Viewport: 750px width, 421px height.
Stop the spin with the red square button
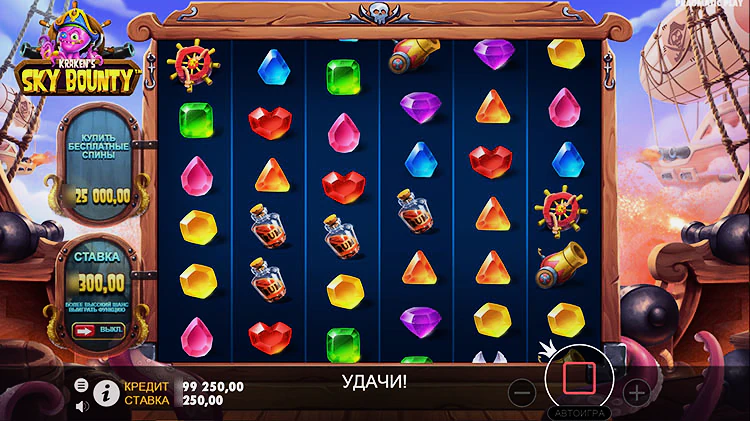pos(579,379)
